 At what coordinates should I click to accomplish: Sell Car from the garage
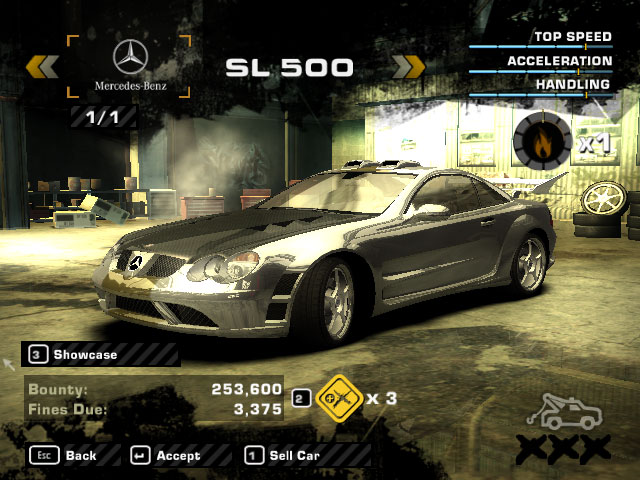pos(283,455)
